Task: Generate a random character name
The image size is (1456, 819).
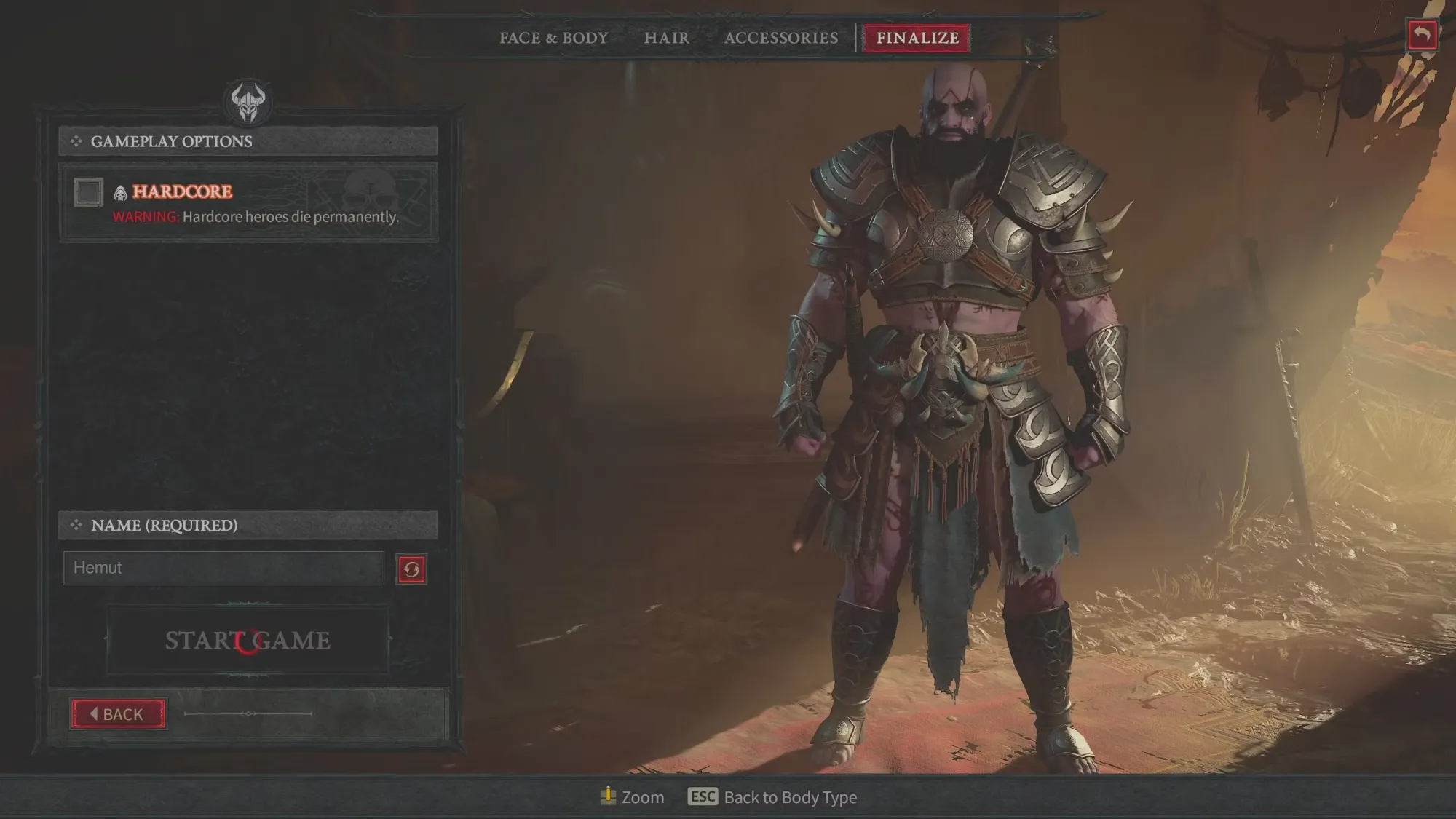Action: tap(411, 569)
